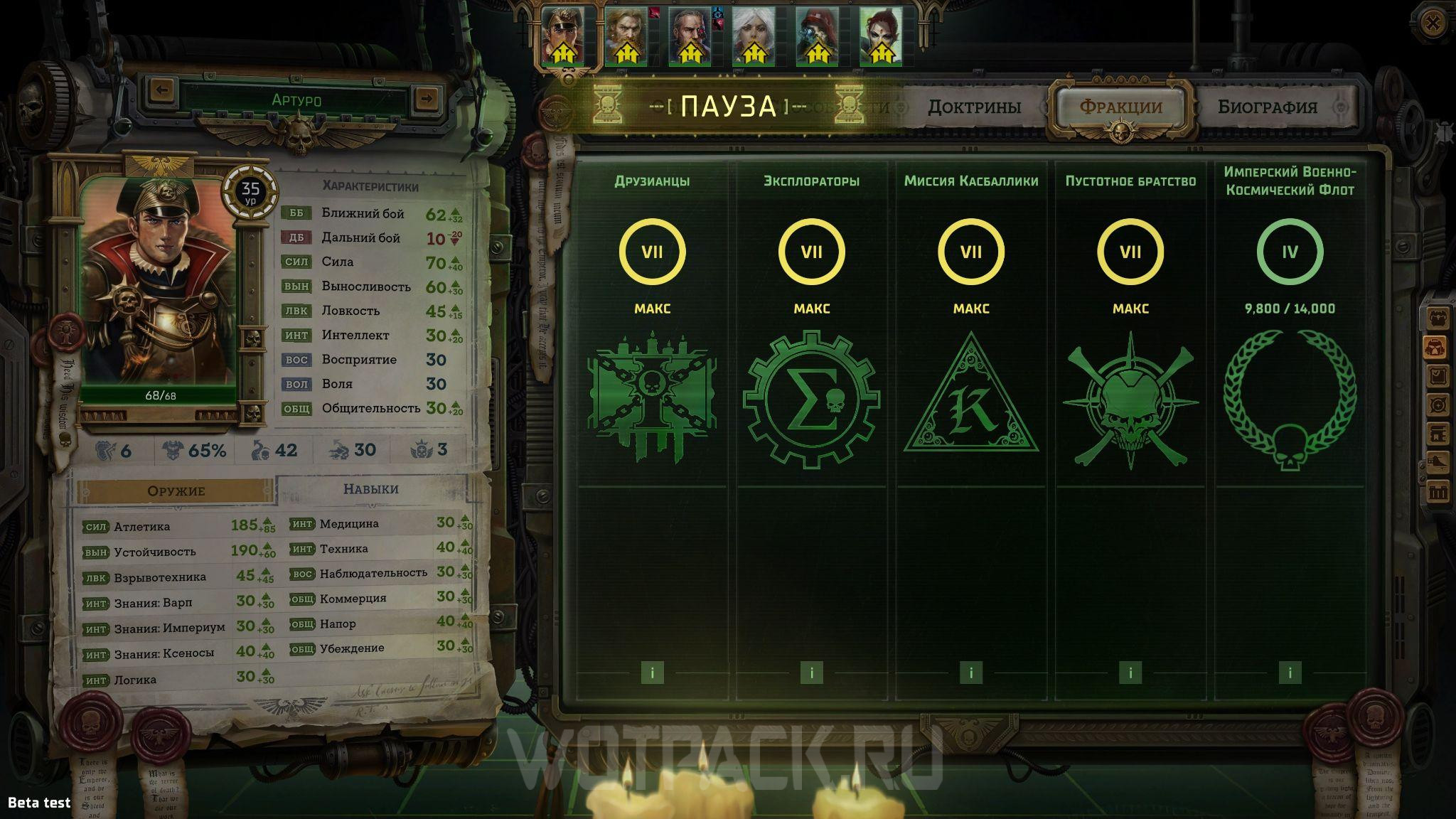Choose the white-haired woman's portrait
Screen dimensions: 1456x819
pos(753,36)
